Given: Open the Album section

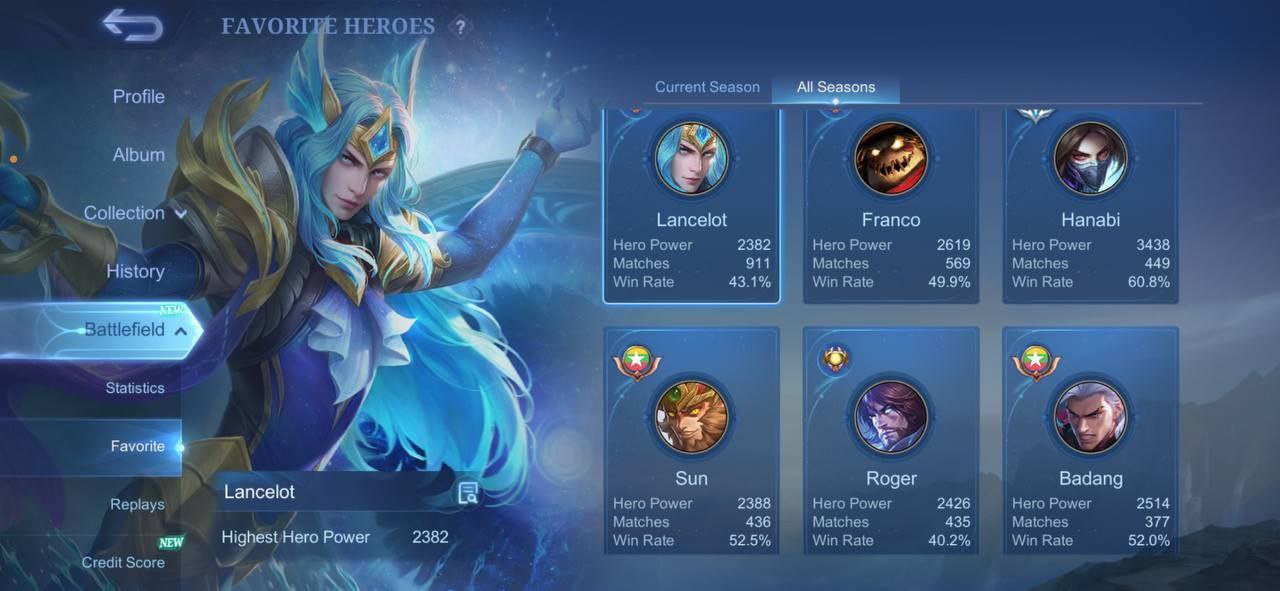Looking at the screenshot, I should pos(138,155).
